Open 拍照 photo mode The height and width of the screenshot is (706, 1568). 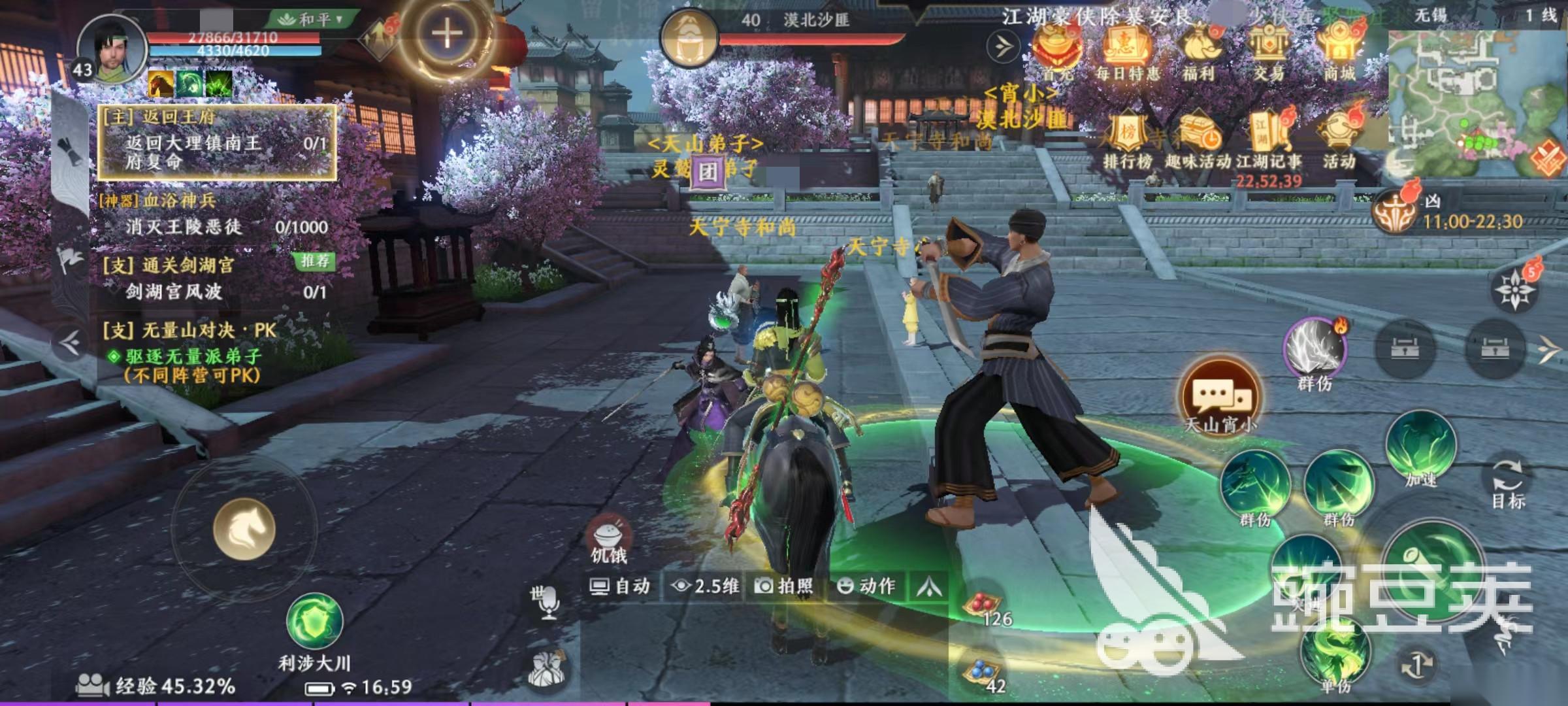[x=785, y=586]
